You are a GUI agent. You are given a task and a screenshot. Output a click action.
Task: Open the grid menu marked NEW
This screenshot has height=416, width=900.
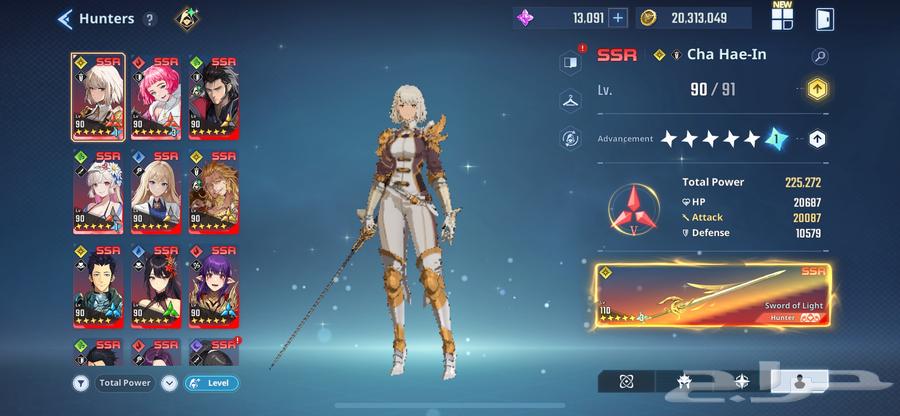click(x=782, y=16)
